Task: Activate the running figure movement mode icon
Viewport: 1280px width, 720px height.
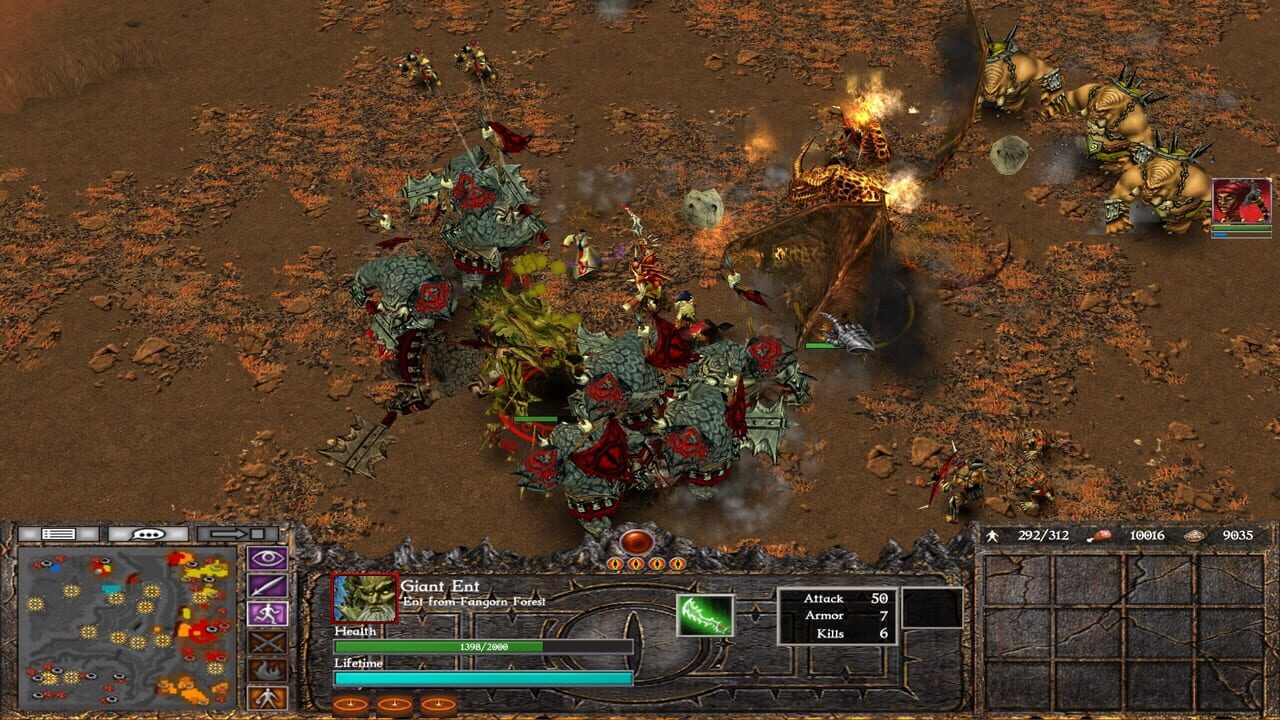Action: (x=265, y=613)
